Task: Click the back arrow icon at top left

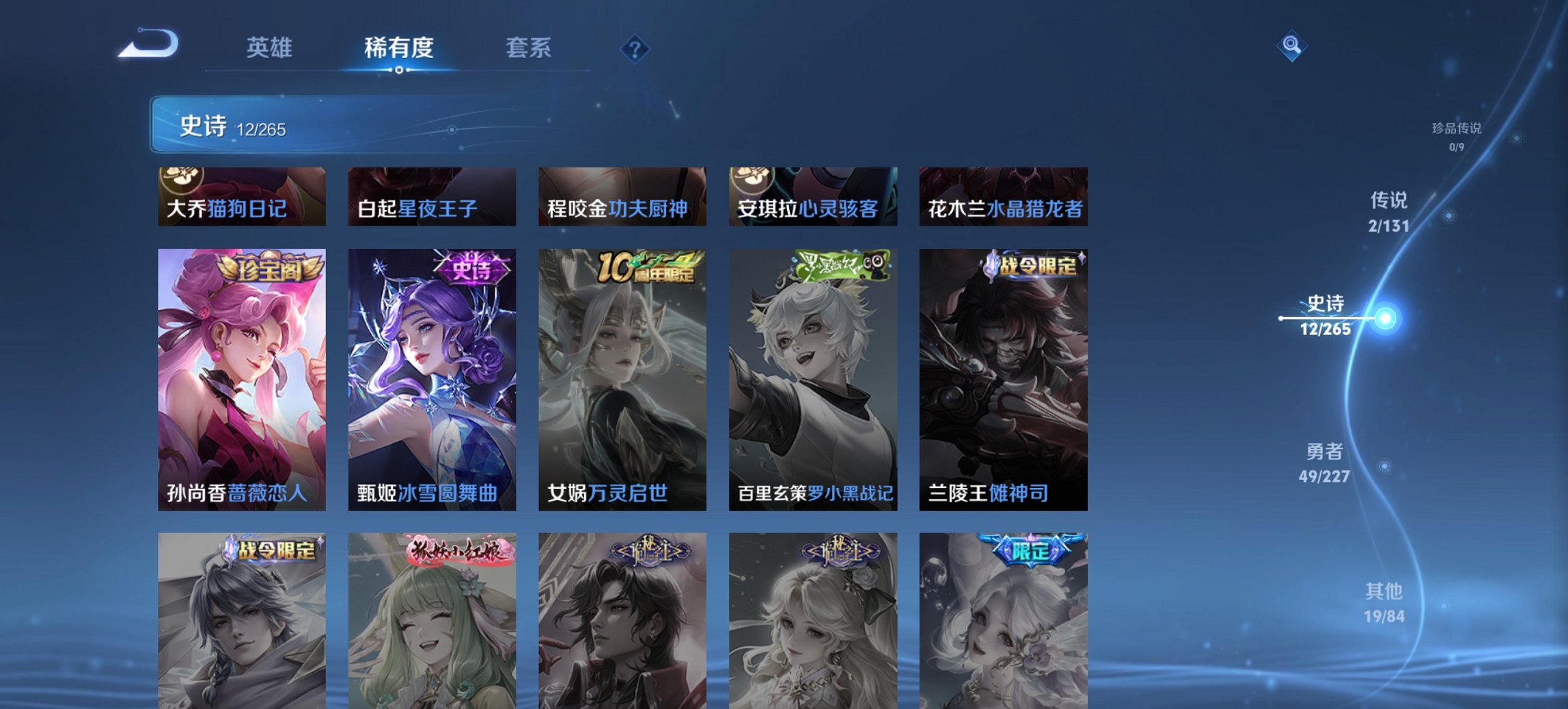Action: [x=146, y=45]
